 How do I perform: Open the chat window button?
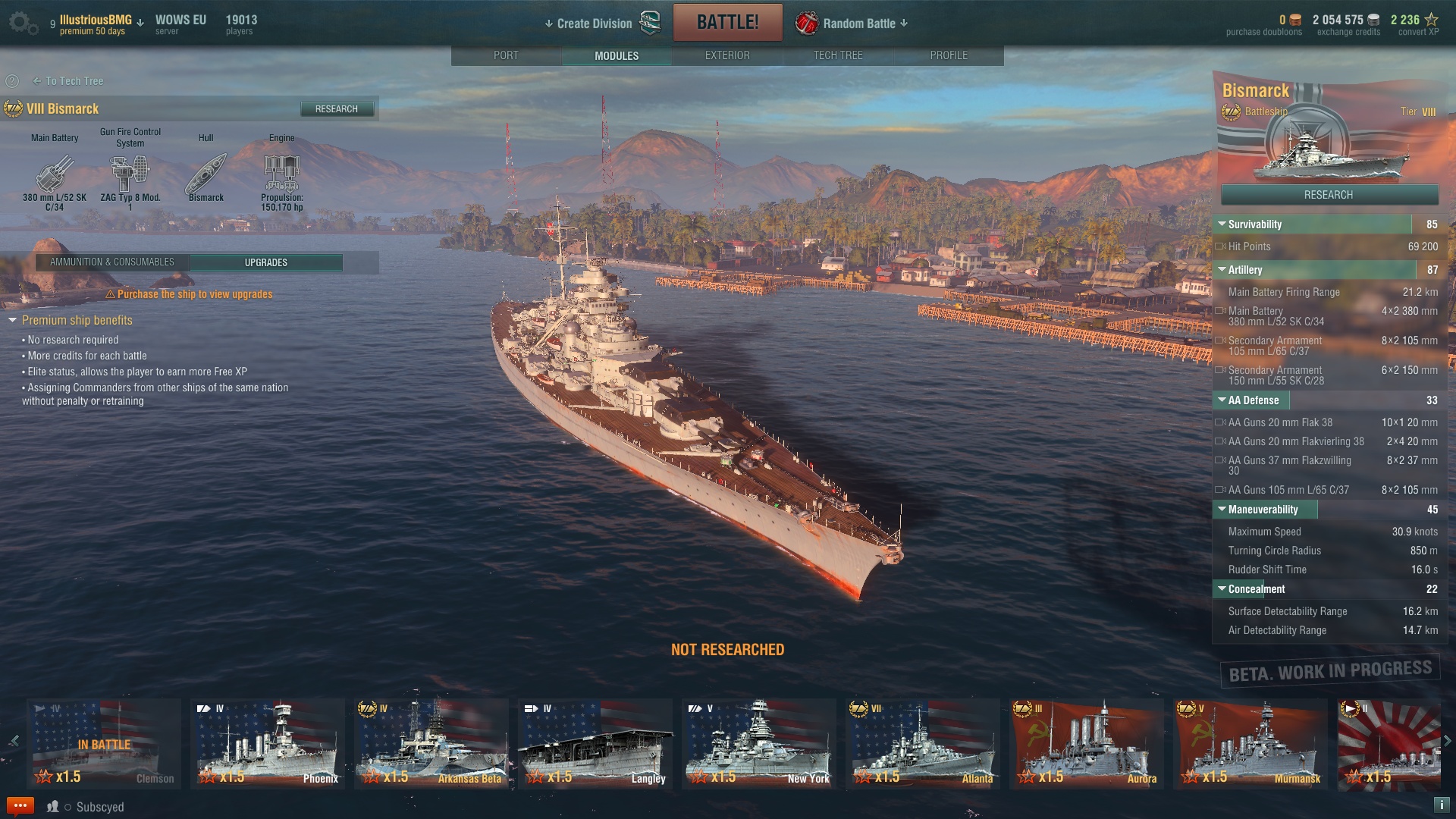tap(20, 806)
